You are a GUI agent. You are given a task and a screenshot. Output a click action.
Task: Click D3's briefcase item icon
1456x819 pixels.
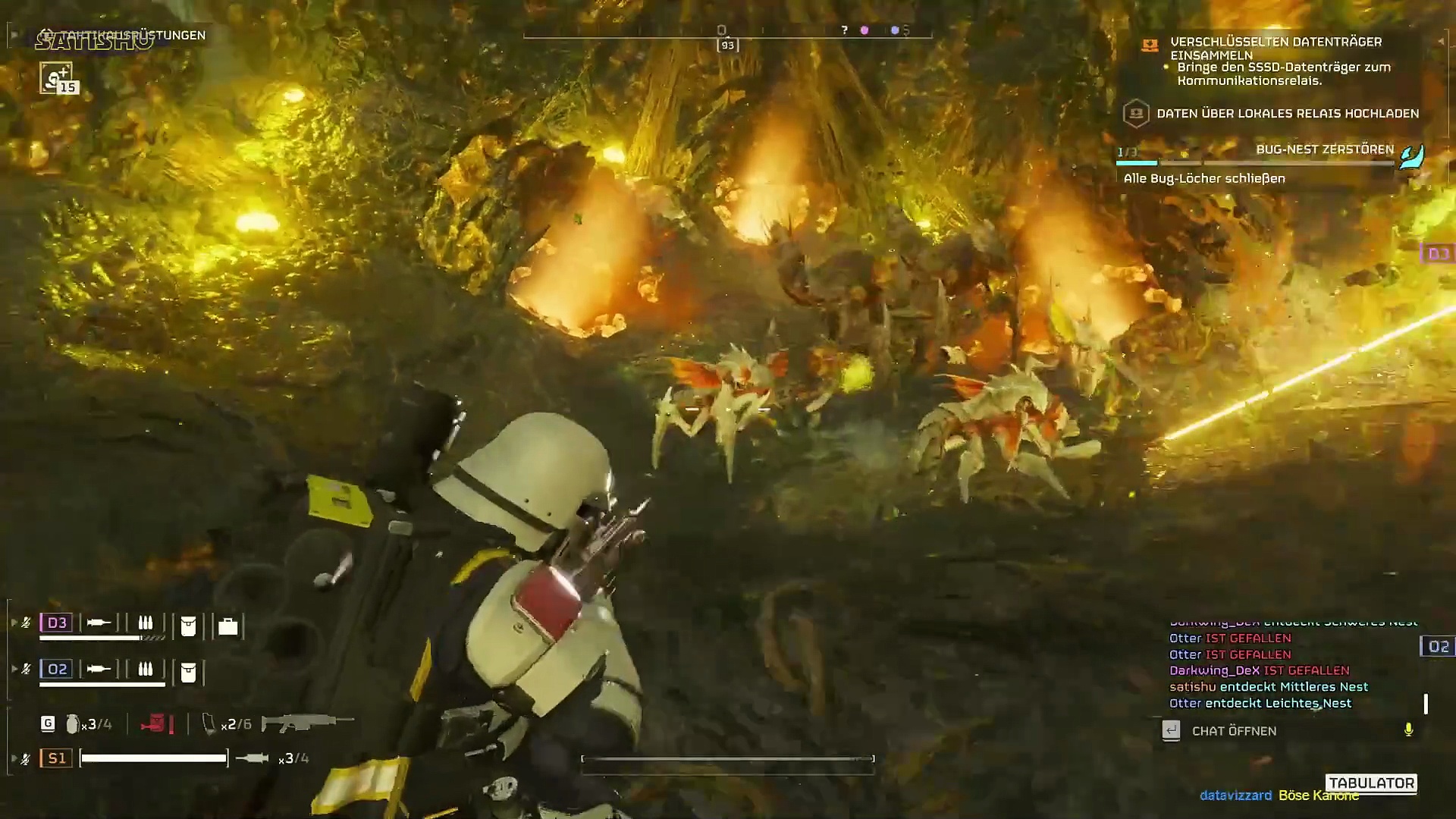coord(227,626)
